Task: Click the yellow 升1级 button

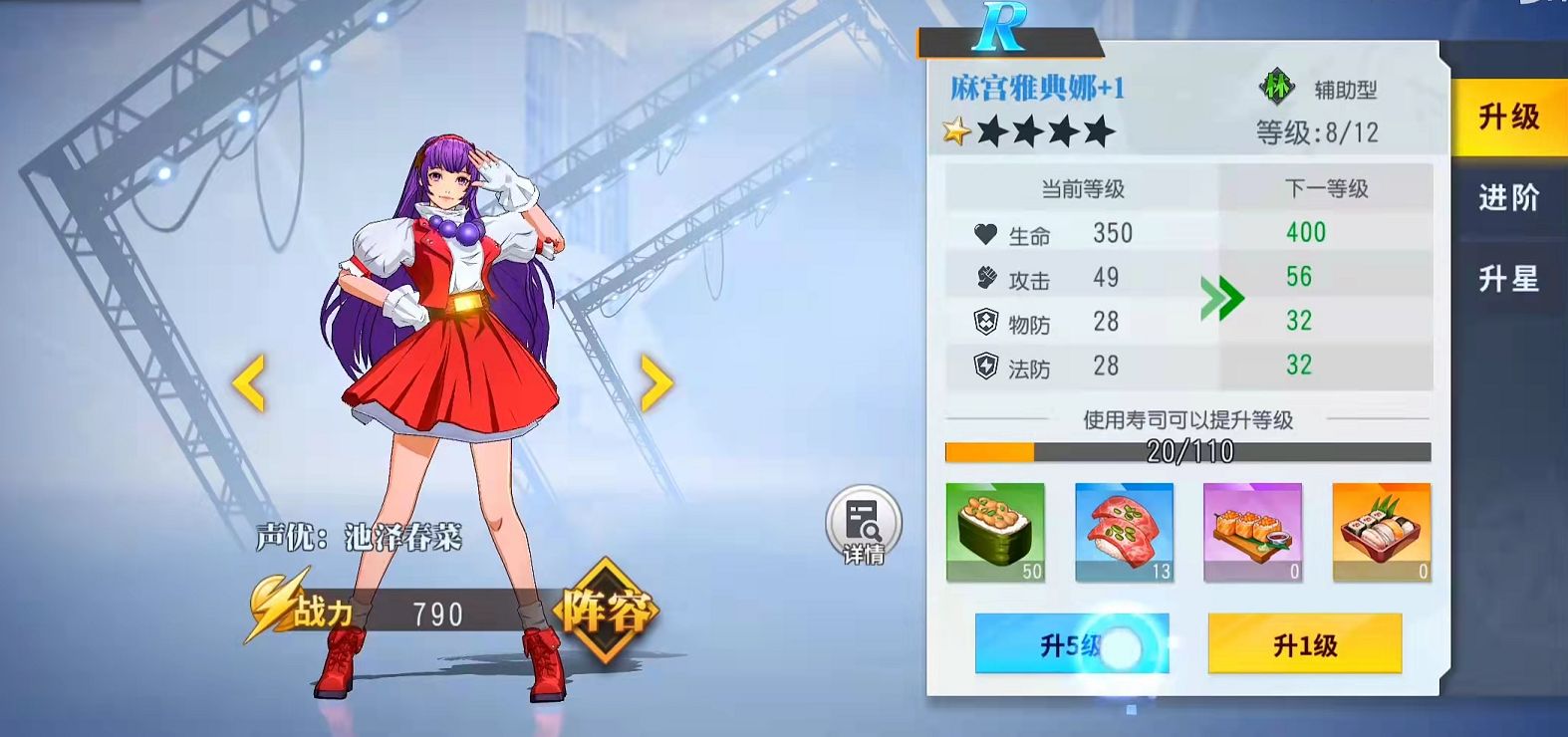Action: tap(1304, 644)
